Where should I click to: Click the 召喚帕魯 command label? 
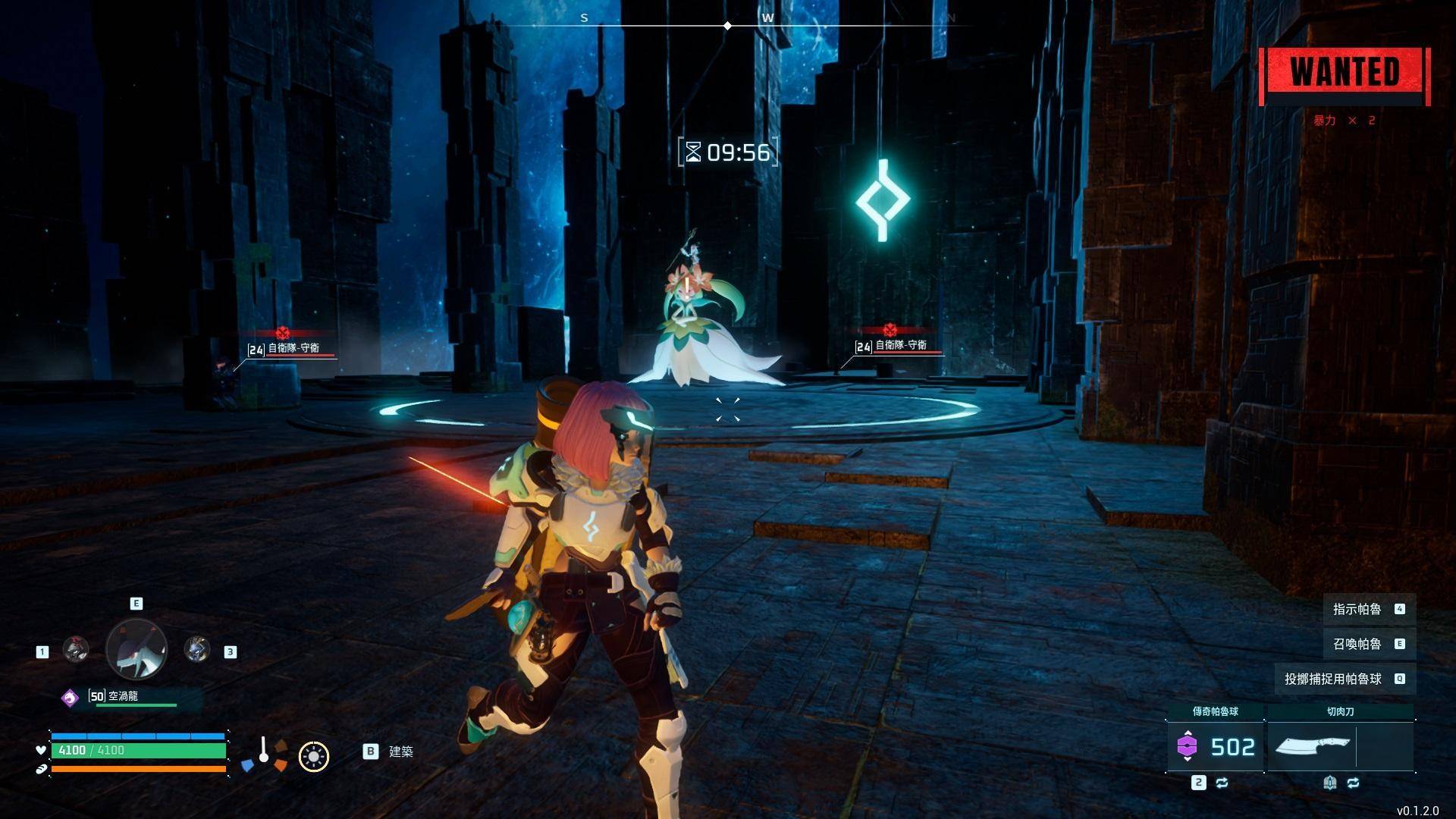tap(1357, 644)
